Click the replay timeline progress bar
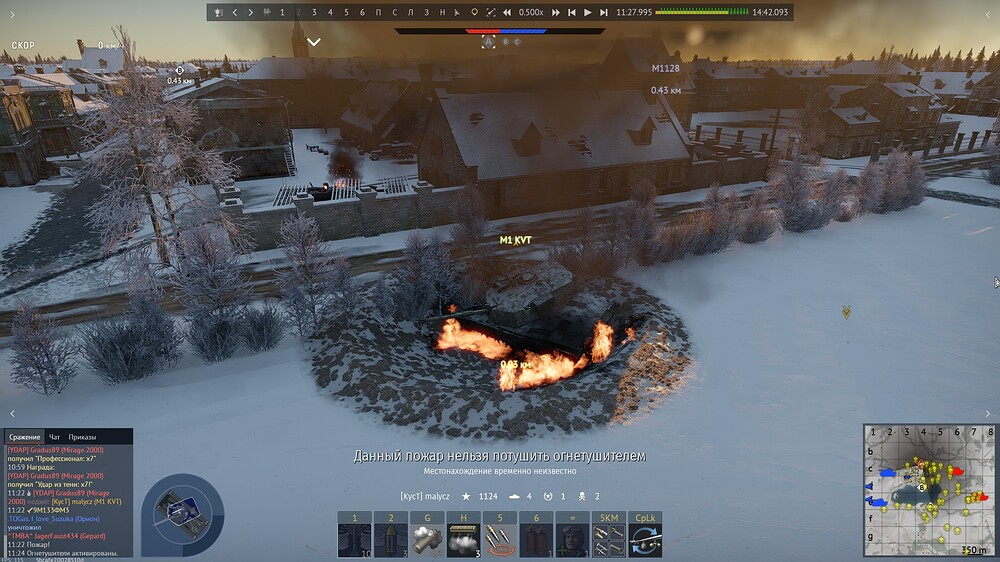1000x562 pixels. 700,12
